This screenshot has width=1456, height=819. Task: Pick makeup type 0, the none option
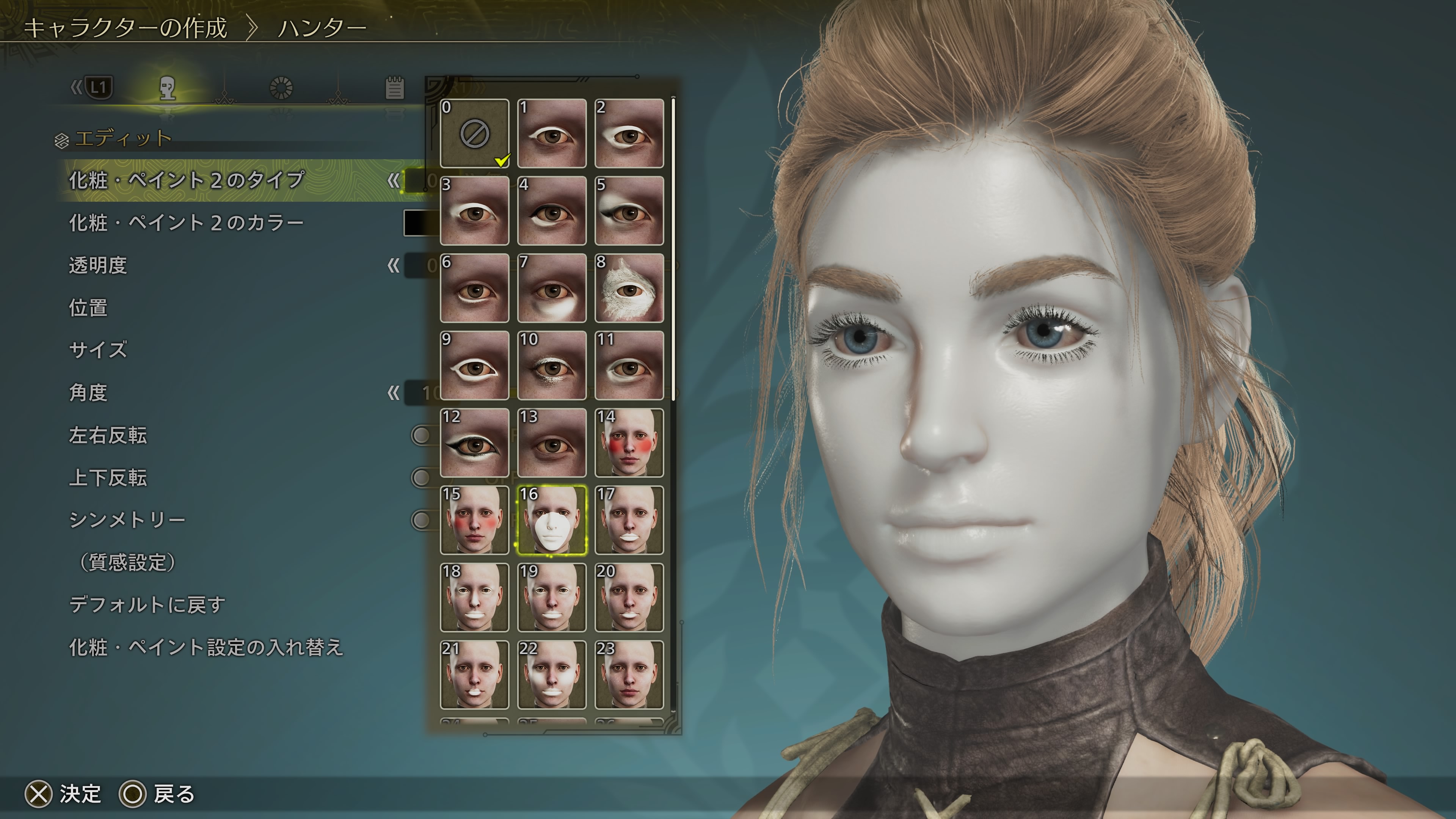tap(474, 133)
